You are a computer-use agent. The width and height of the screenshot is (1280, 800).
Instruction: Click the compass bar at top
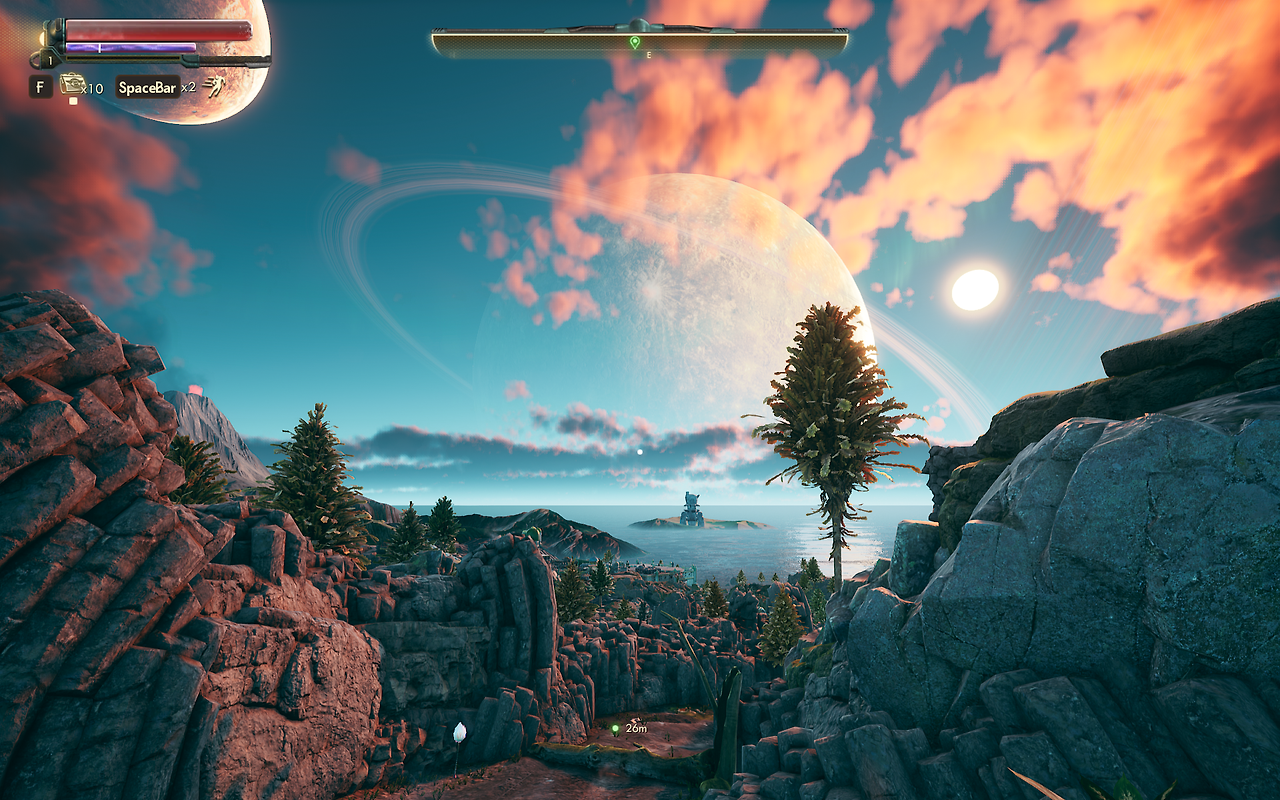[640, 42]
